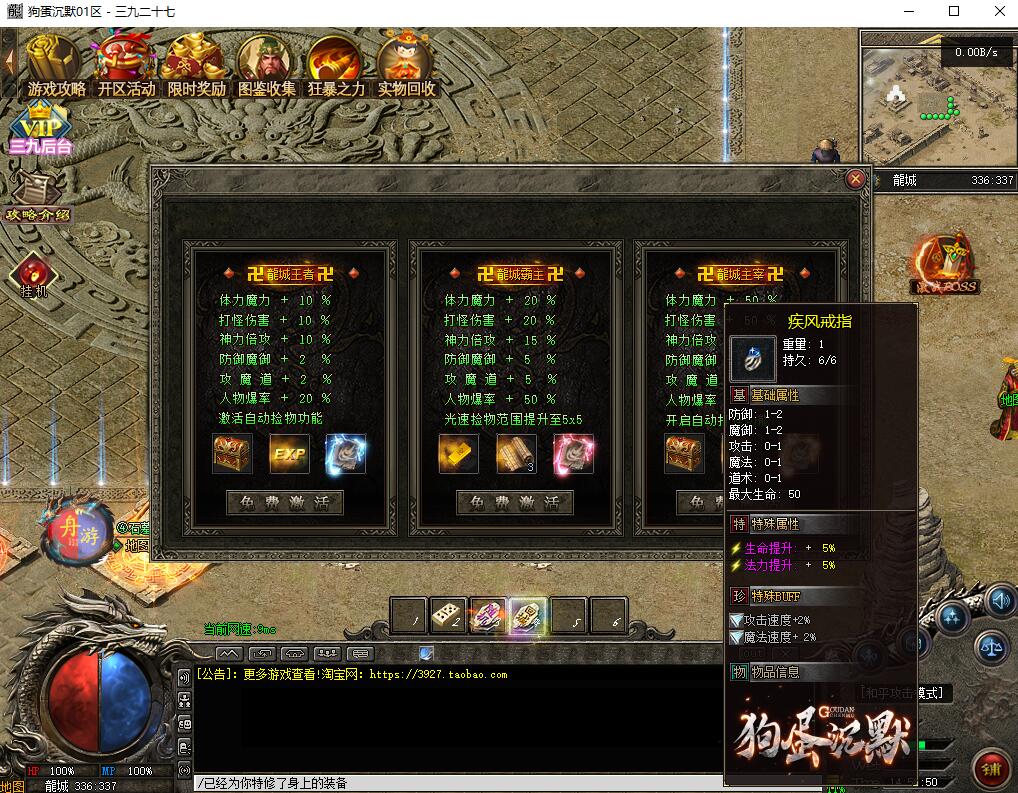Open the red 铺 shop button

coord(991,770)
